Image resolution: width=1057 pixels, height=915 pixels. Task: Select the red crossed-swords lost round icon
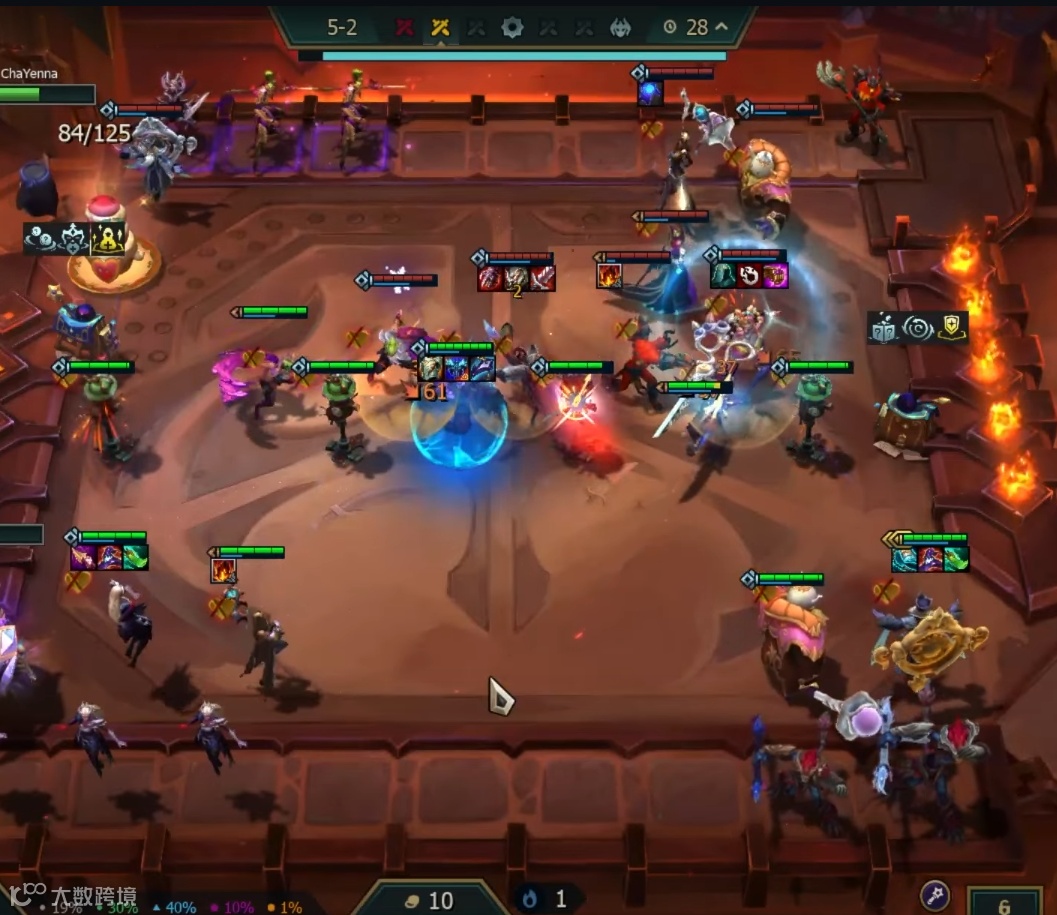[x=404, y=27]
